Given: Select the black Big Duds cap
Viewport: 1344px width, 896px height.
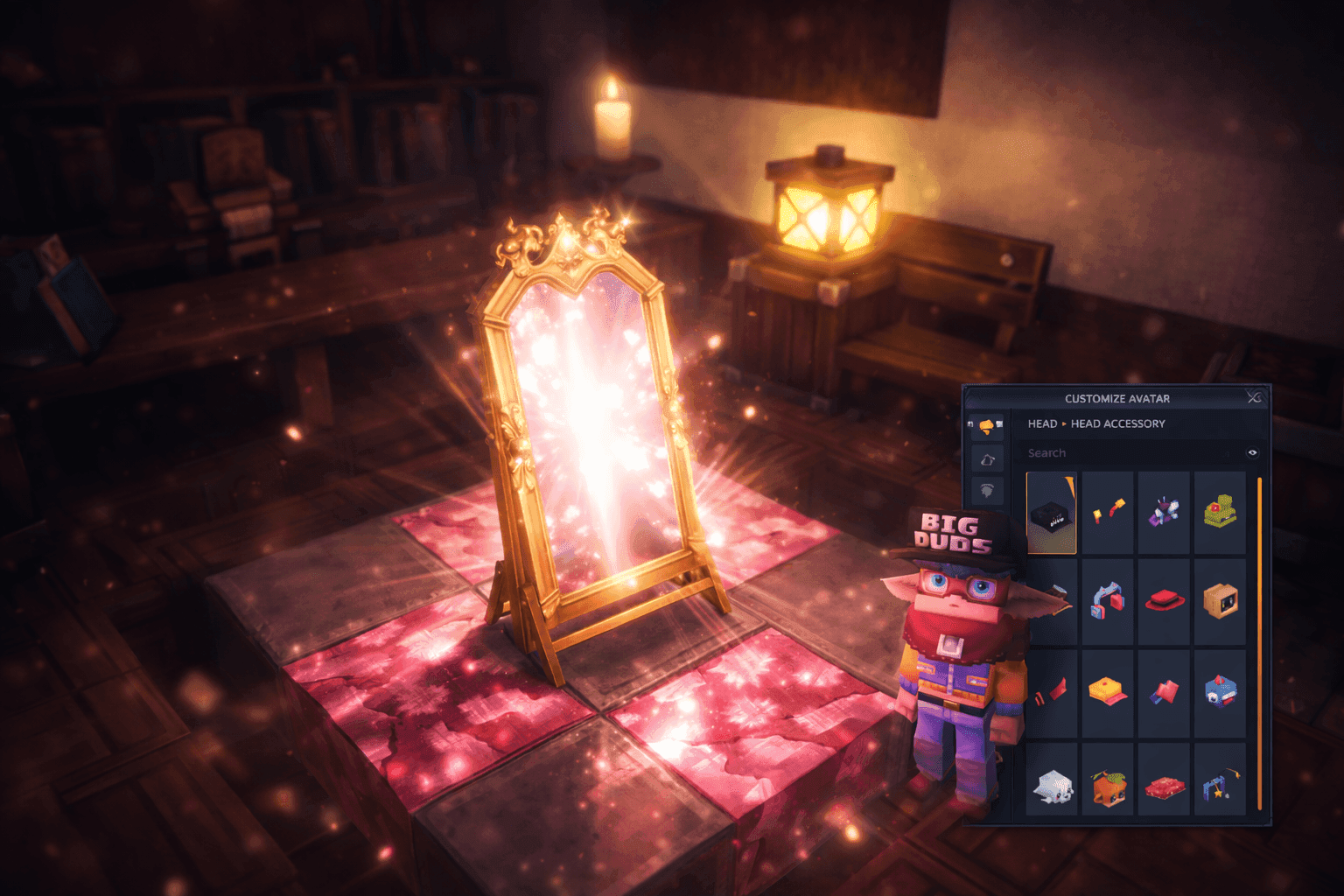Looking at the screenshot, I should click(x=1051, y=514).
